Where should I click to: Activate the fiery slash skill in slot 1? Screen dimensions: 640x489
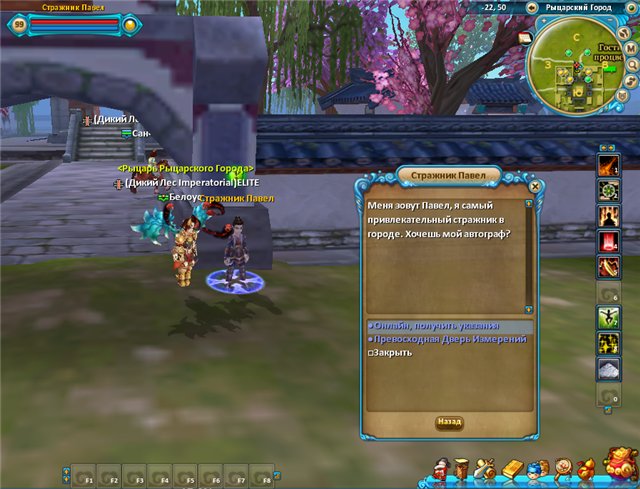click(x=607, y=164)
